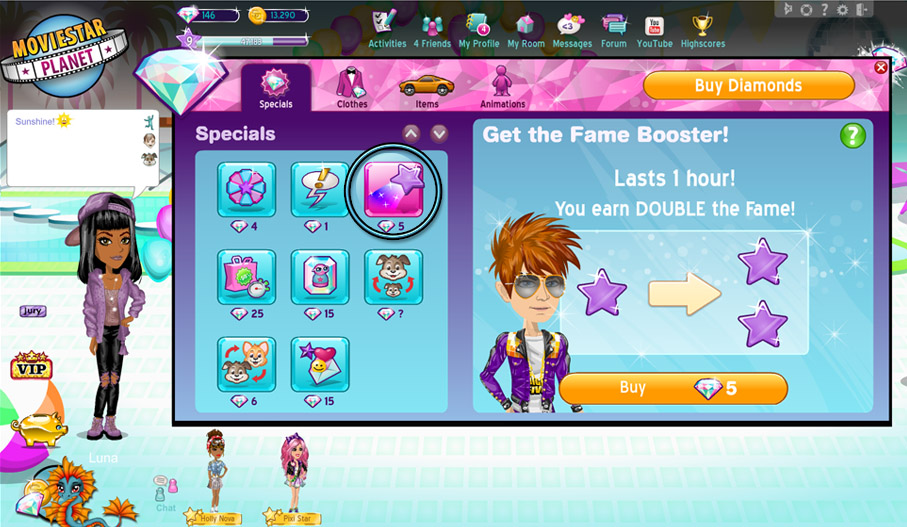Open My Profile

(479, 30)
